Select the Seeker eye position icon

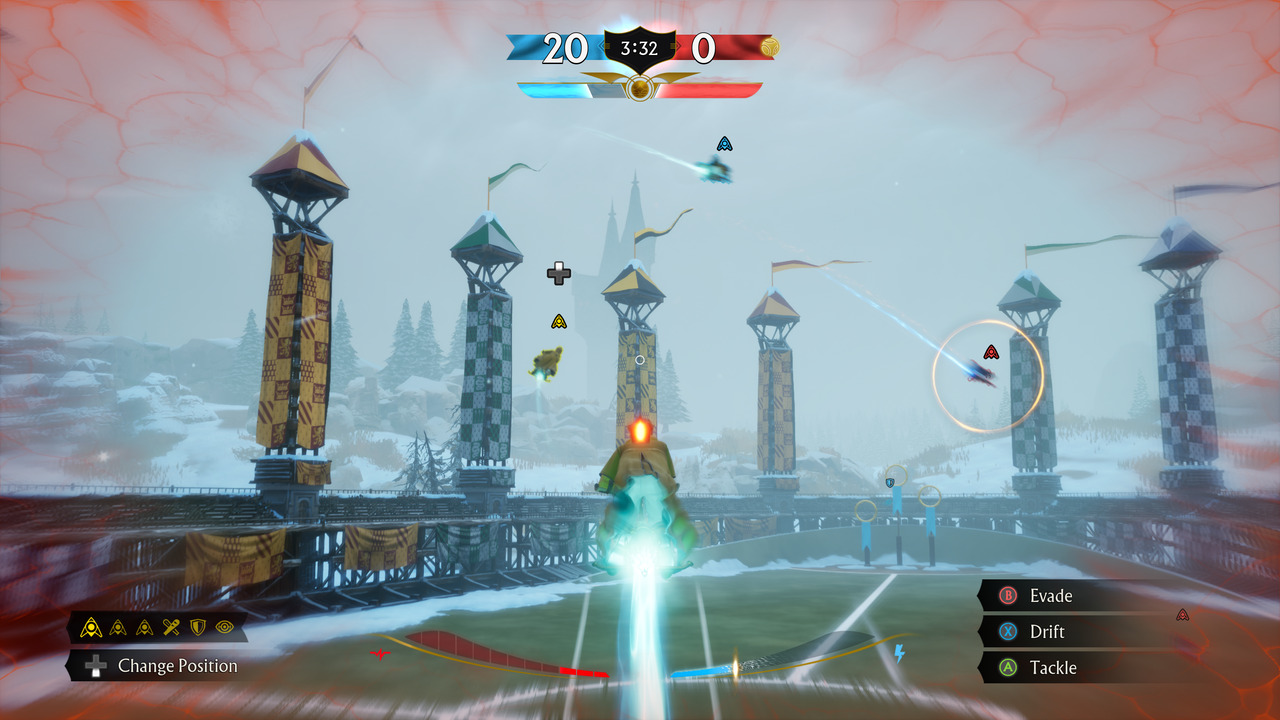pyautogui.click(x=224, y=627)
